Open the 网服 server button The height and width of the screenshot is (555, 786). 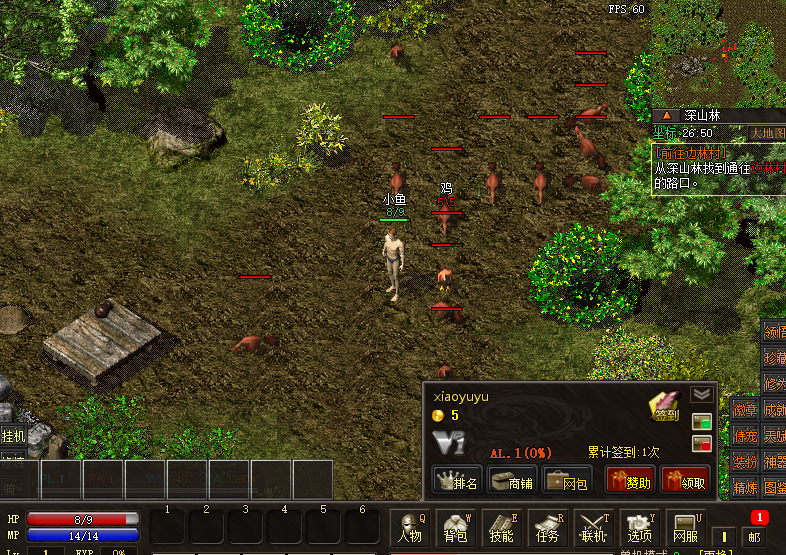tap(686, 527)
